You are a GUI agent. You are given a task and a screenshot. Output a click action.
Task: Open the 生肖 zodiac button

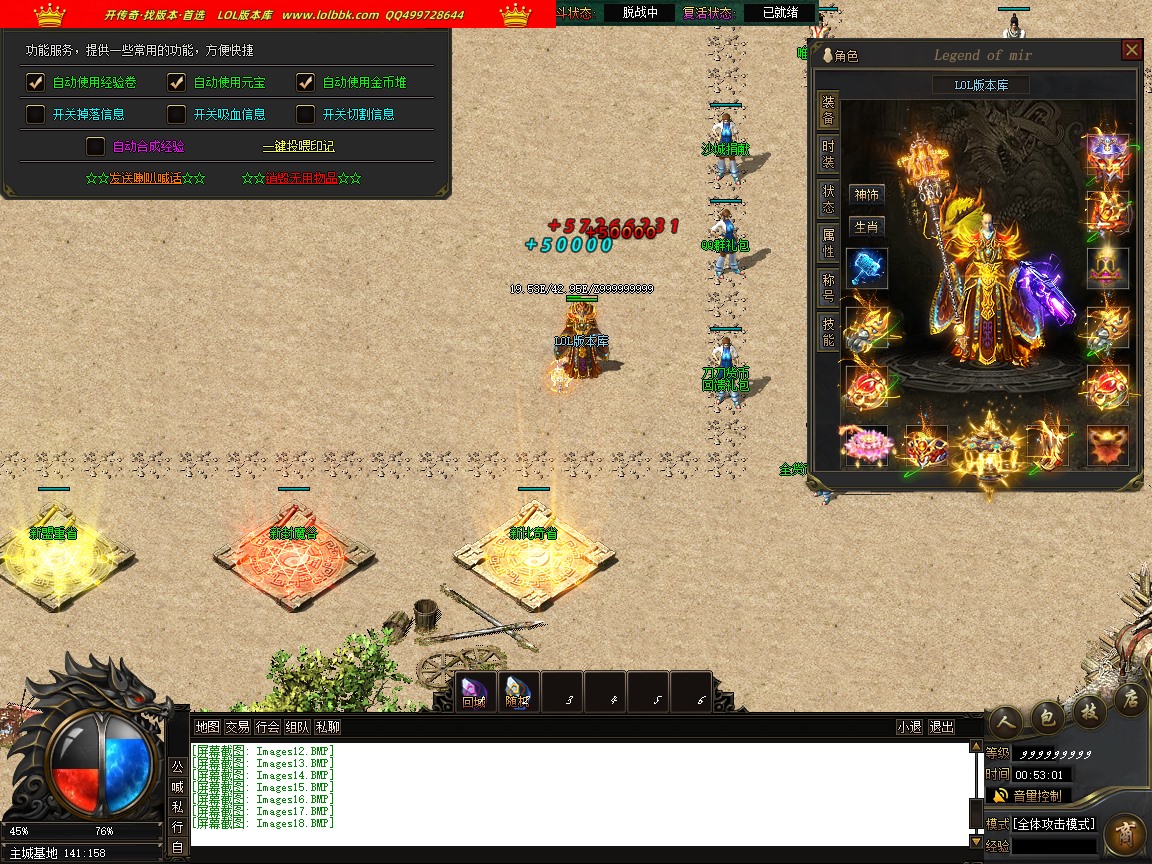[x=866, y=227]
